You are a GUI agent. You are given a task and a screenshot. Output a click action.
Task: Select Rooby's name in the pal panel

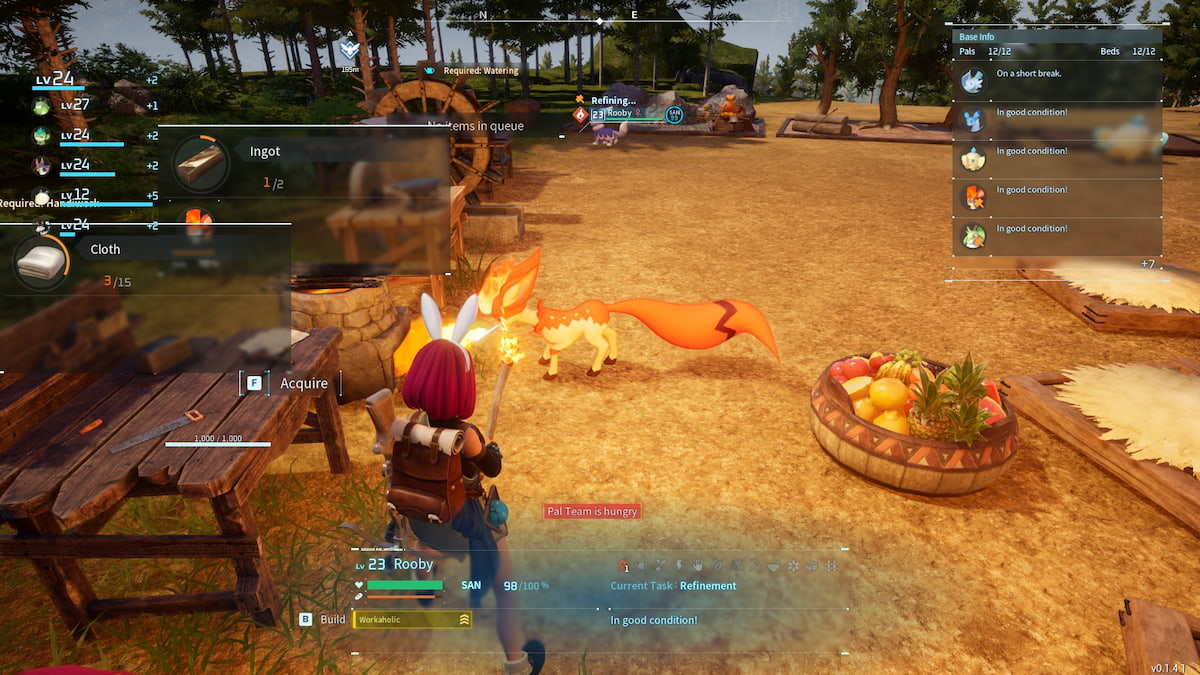point(413,564)
